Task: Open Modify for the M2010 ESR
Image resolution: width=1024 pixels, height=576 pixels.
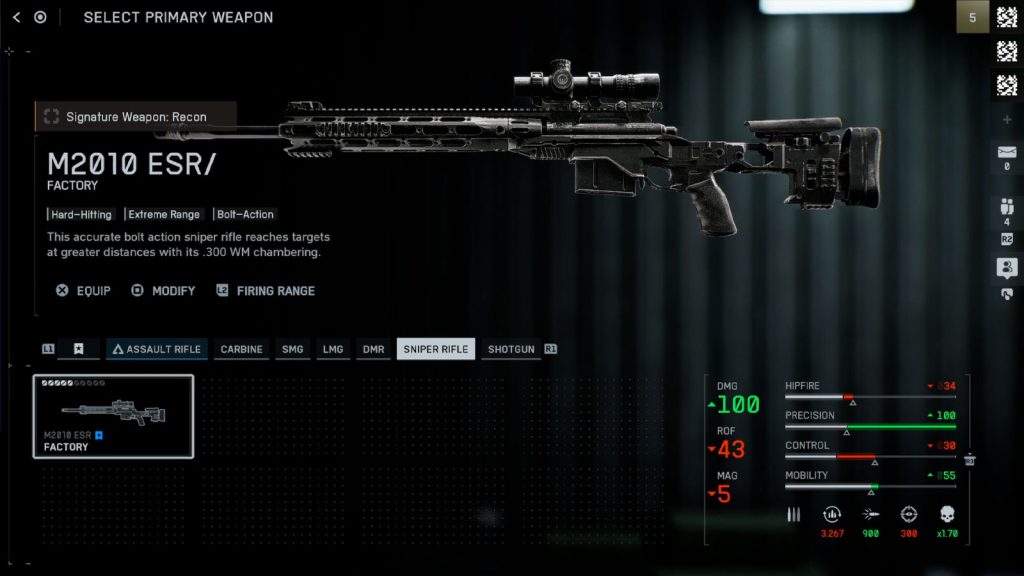Action: [x=164, y=291]
